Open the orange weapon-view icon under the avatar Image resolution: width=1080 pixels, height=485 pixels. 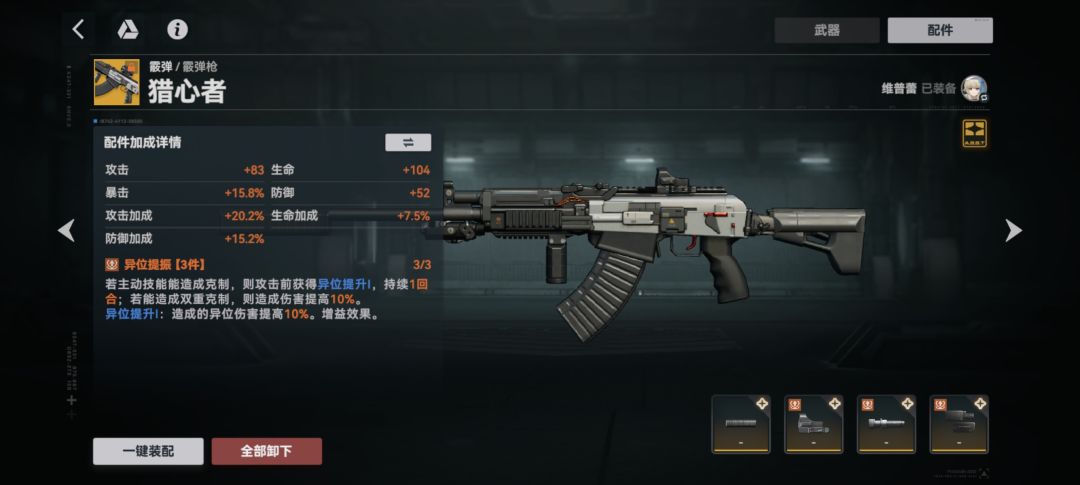tap(974, 133)
